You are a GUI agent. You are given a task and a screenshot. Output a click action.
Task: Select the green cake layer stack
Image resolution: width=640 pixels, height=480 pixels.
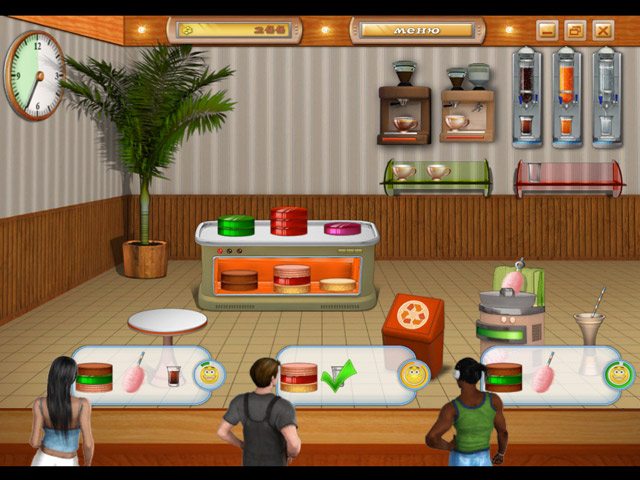pyautogui.click(x=236, y=225)
